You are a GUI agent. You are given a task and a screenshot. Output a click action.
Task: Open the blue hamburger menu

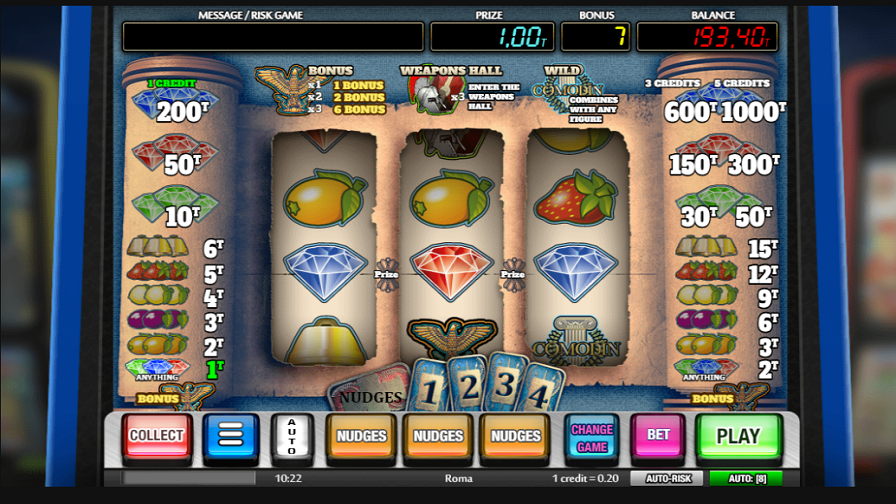[231, 436]
